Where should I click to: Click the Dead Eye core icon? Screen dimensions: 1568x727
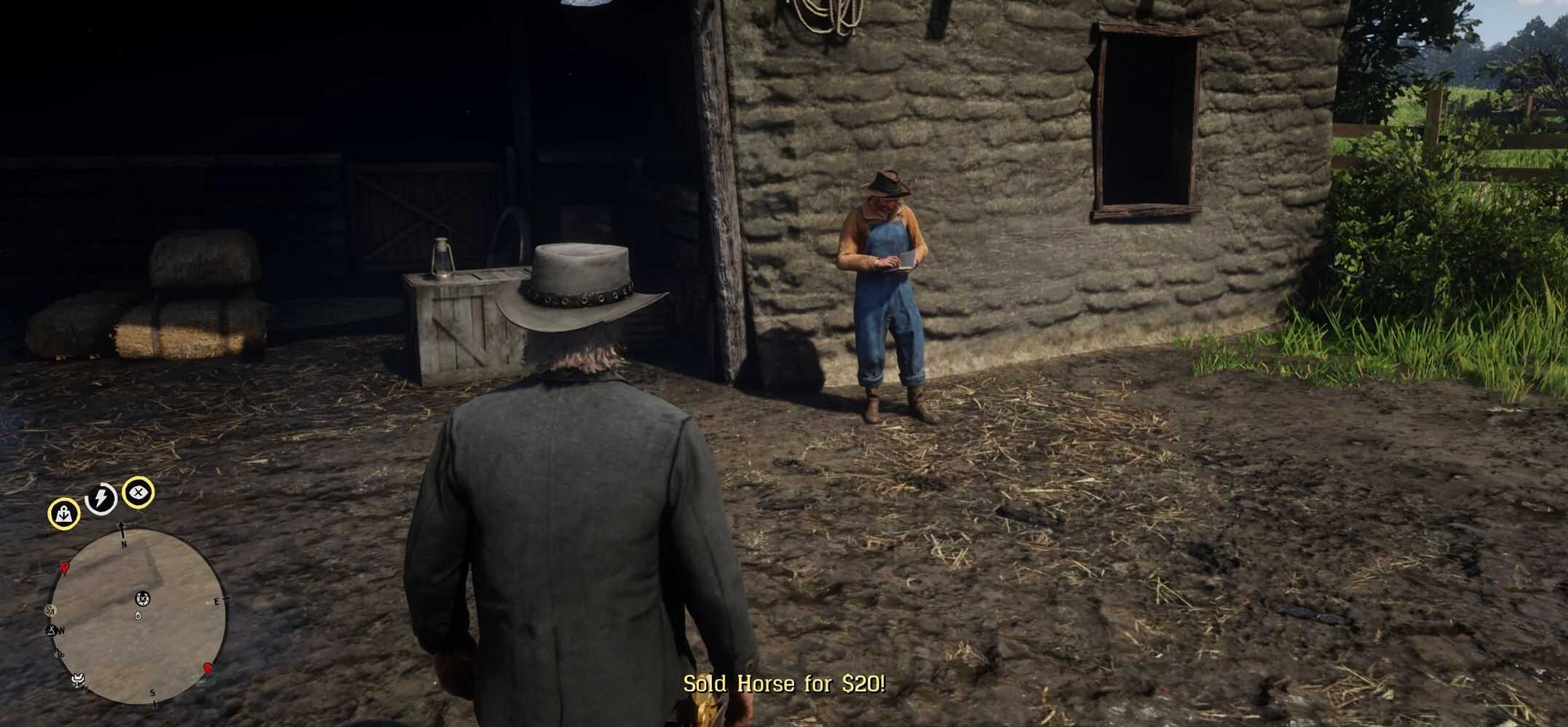(138, 493)
